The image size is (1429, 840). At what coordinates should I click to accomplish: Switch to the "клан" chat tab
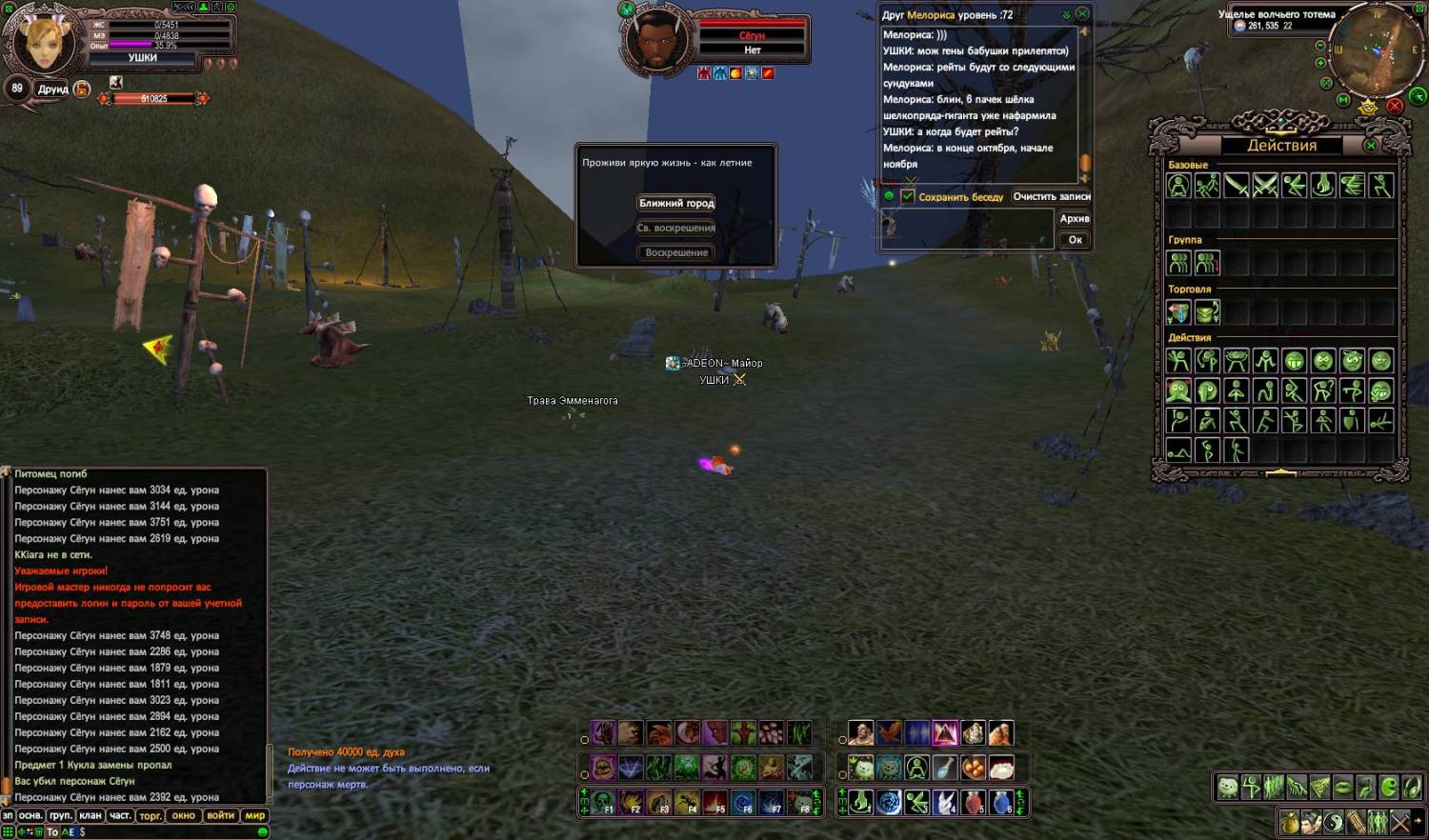91,816
